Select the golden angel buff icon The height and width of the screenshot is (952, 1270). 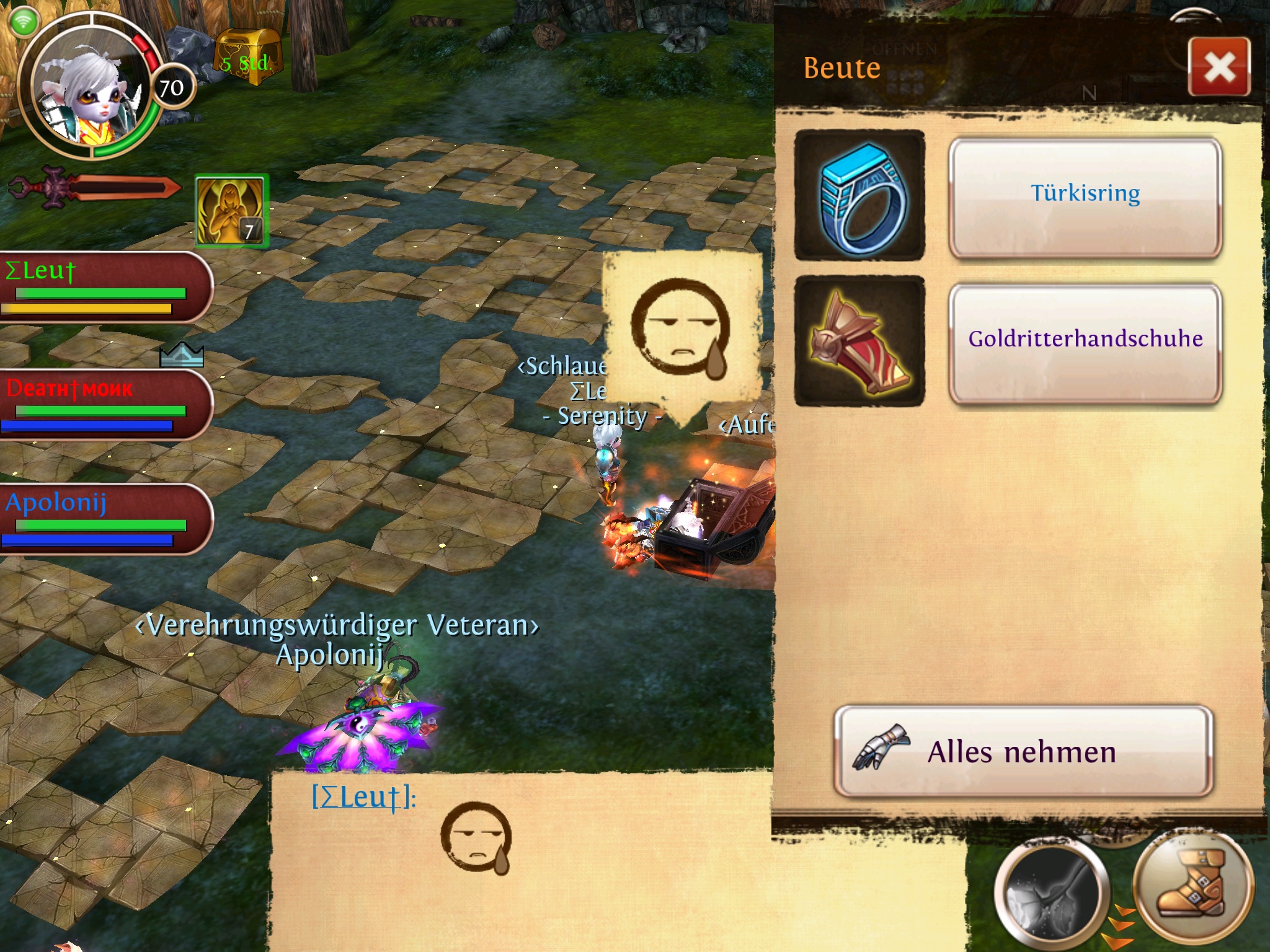231,211
